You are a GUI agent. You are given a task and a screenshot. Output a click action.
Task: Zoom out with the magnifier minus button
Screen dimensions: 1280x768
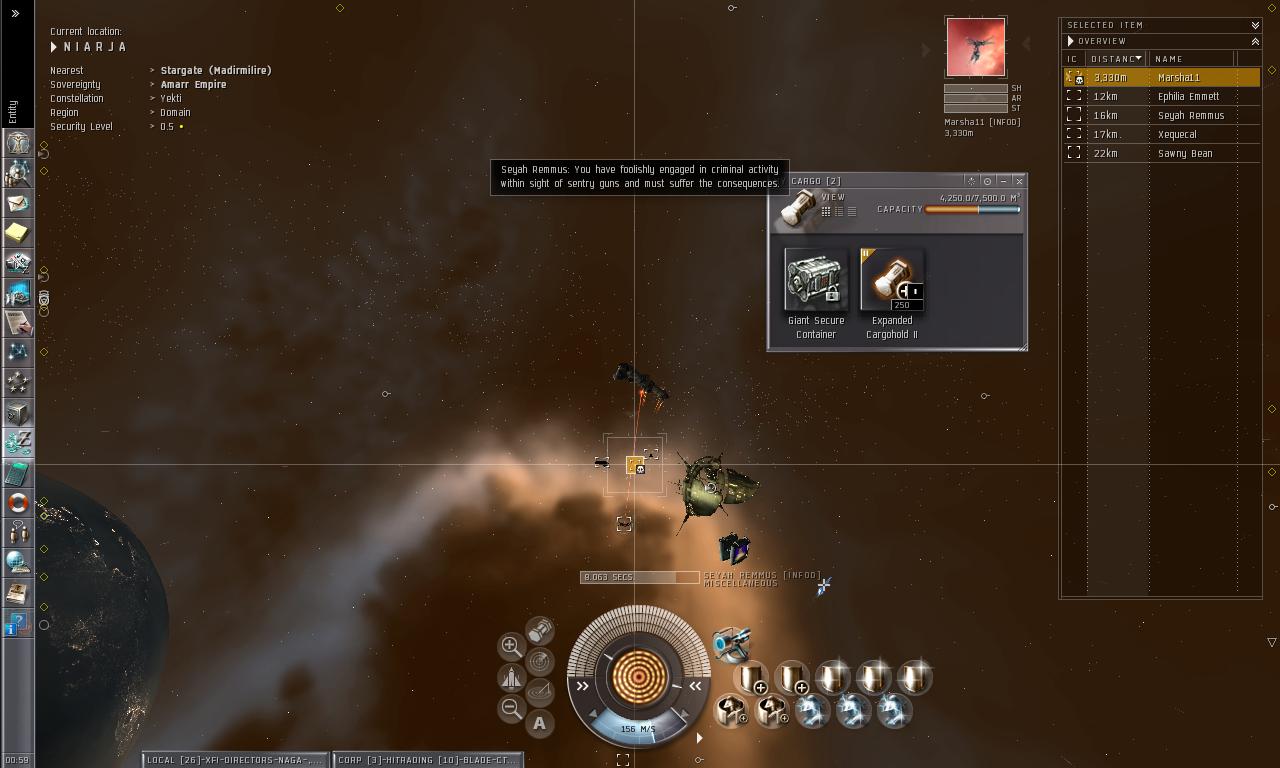[511, 709]
